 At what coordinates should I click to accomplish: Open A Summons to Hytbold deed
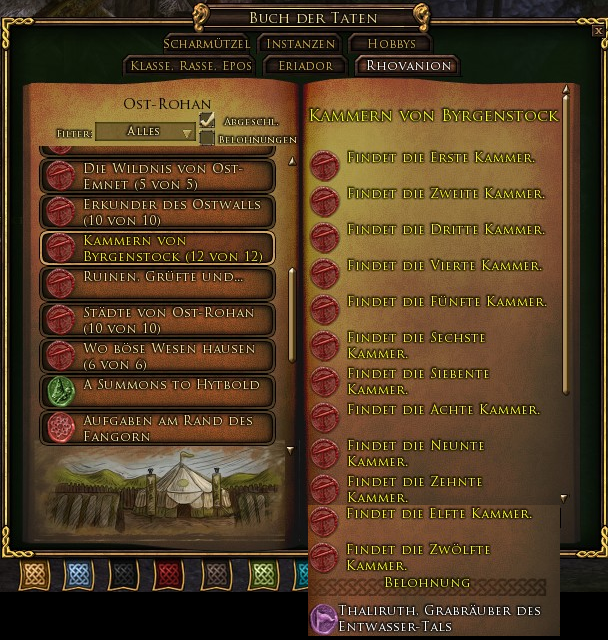click(x=157, y=390)
